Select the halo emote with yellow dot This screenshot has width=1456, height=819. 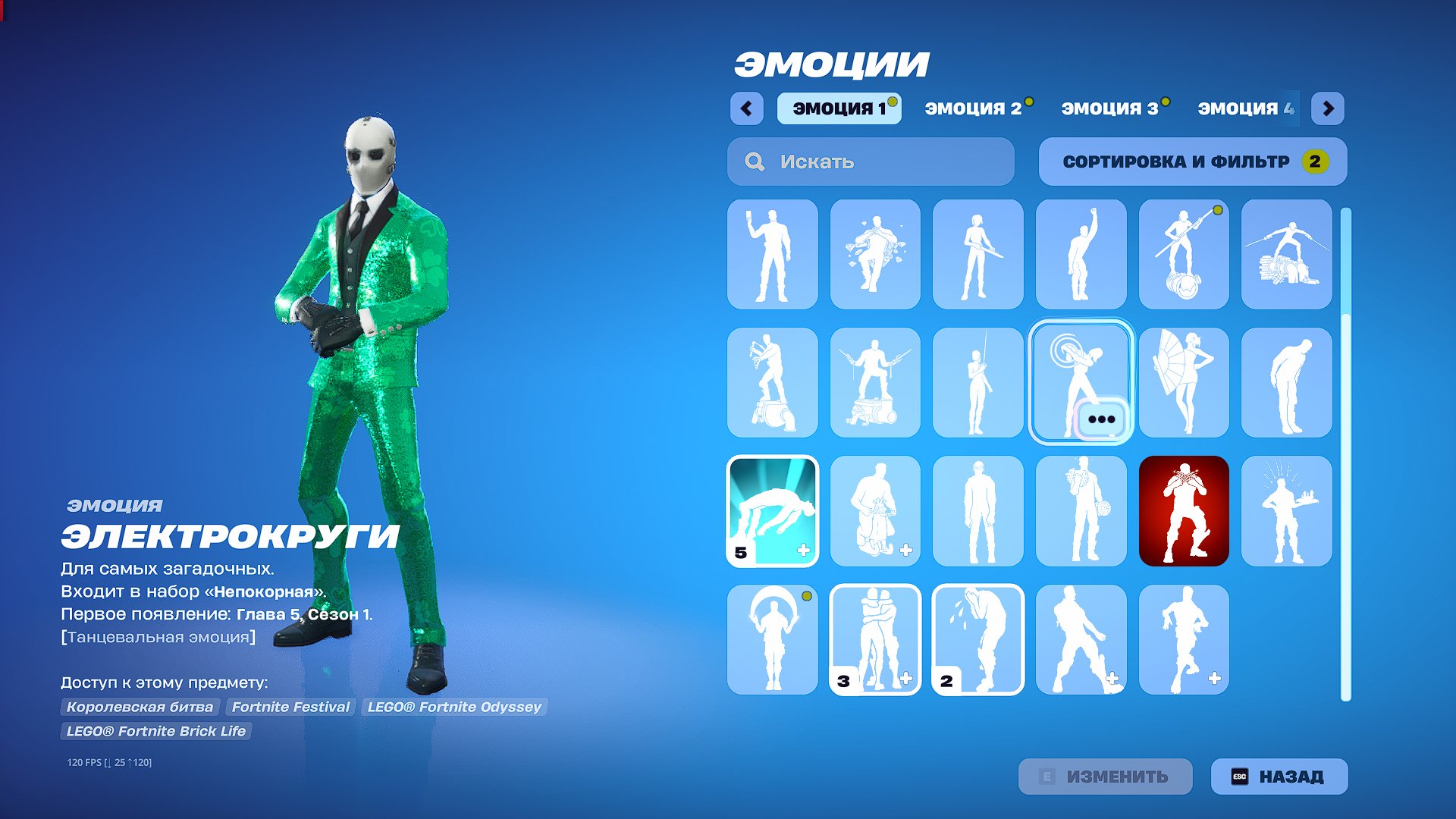pos(771,639)
